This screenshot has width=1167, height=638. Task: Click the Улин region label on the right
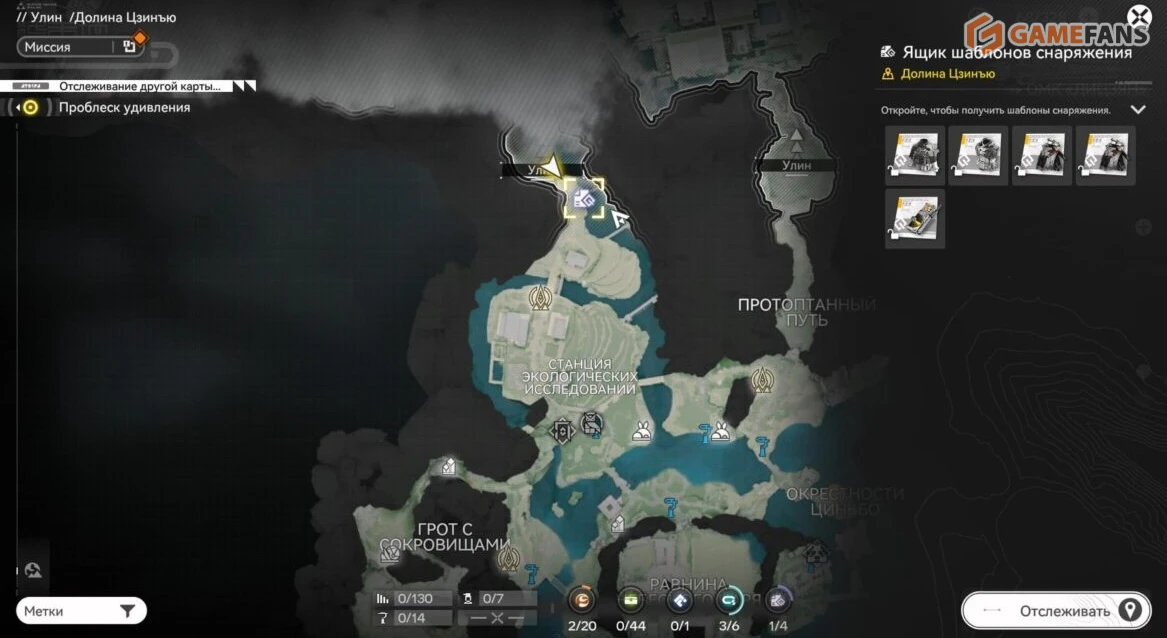[796, 165]
